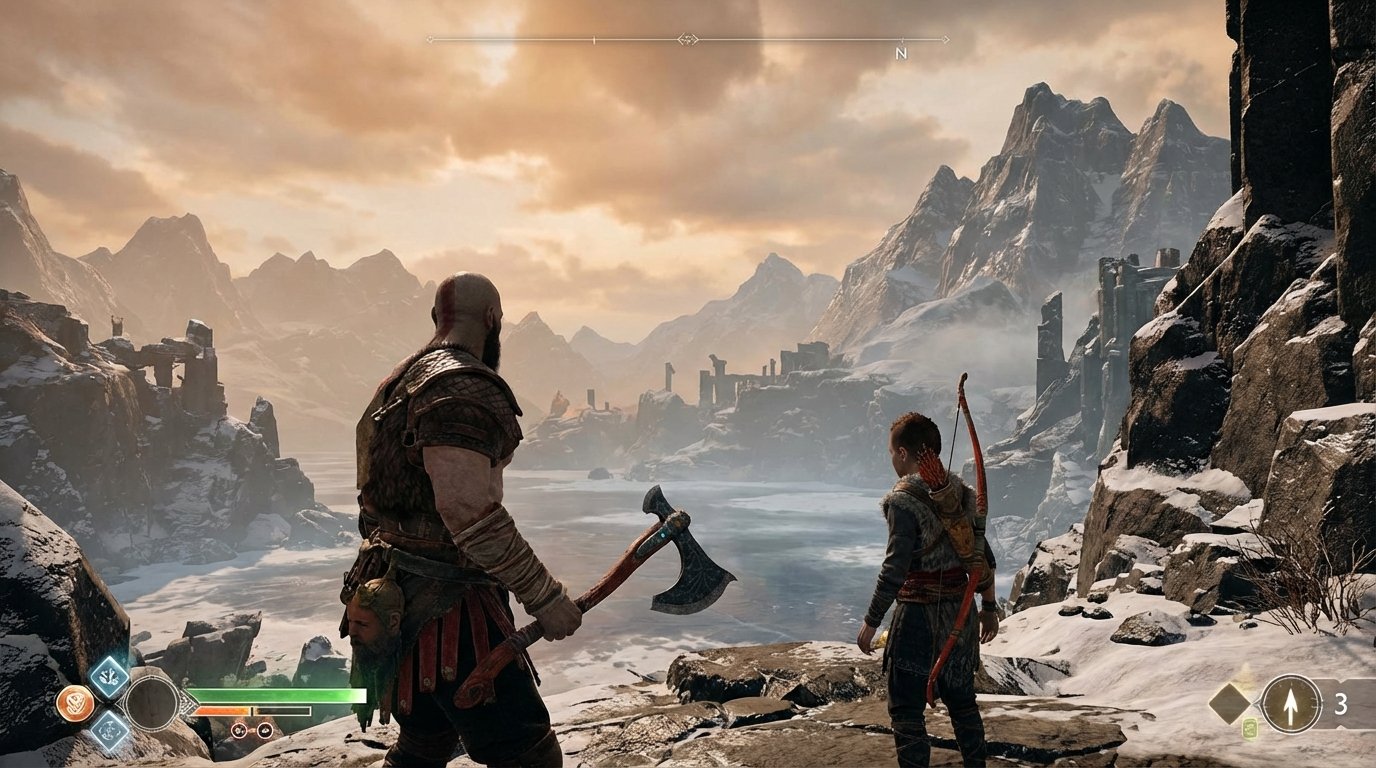Select the equipped arrow type icon
The image size is (1376, 768).
pos(1291,703)
